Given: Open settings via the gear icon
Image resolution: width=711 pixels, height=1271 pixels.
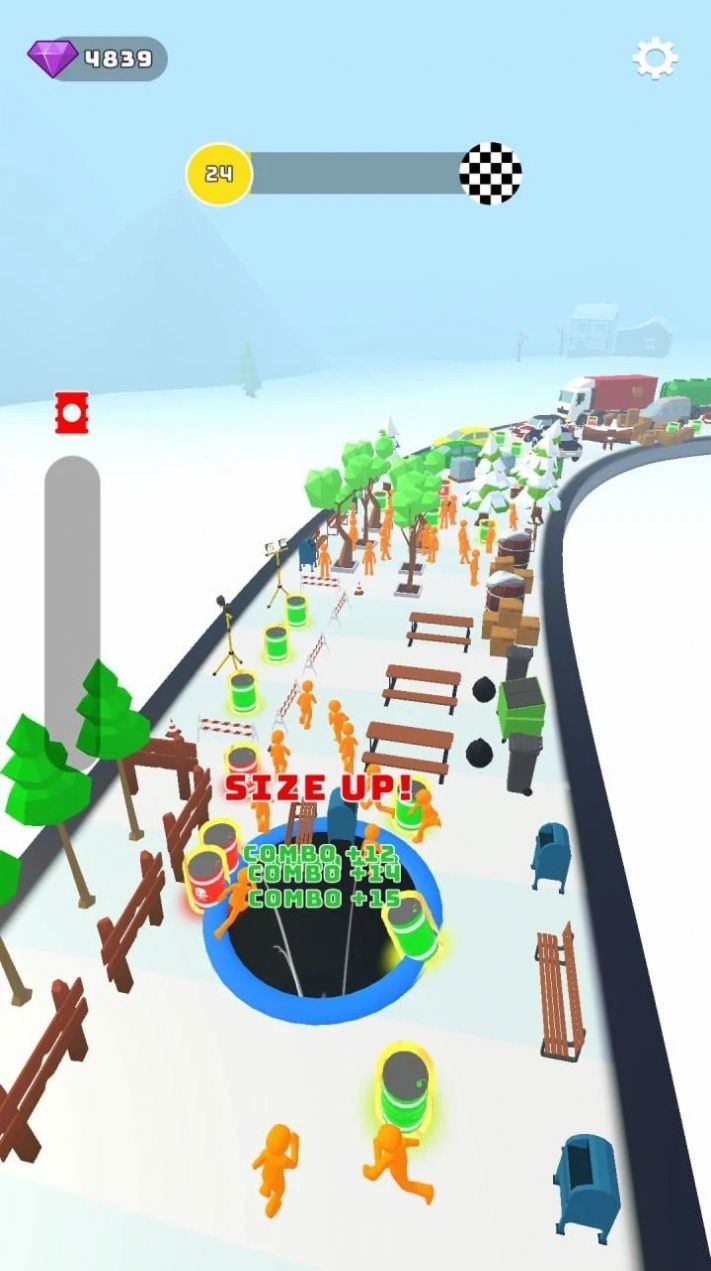Looking at the screenshot, I should coord(655,59).
